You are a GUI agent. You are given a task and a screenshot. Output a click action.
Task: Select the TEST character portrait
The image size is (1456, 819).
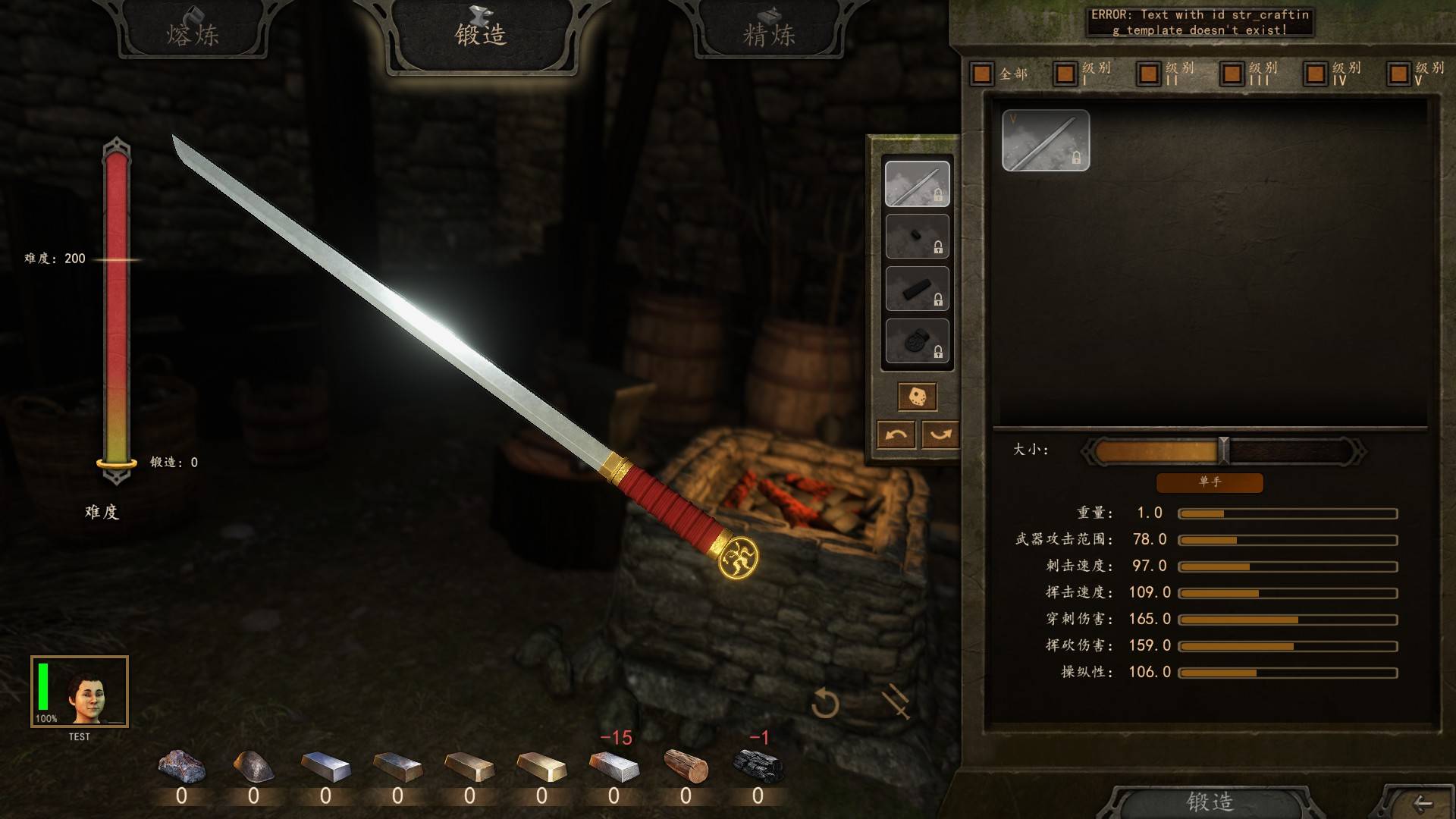pos(80,692)
